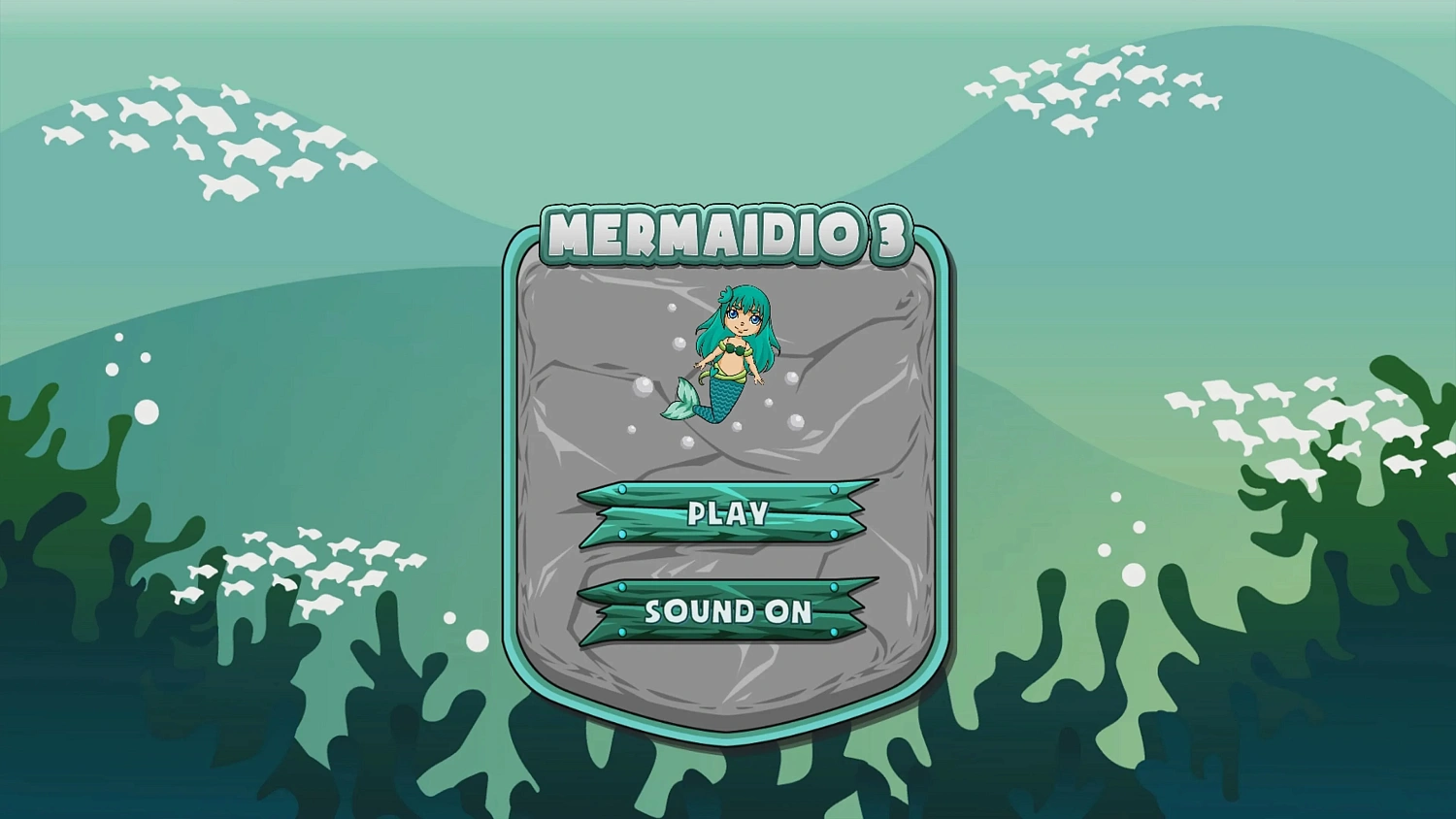The image size is (1456, 819).
Task: Toggle the SOUND ON setting
Action: pyautogui.click(x=729, y=612)
